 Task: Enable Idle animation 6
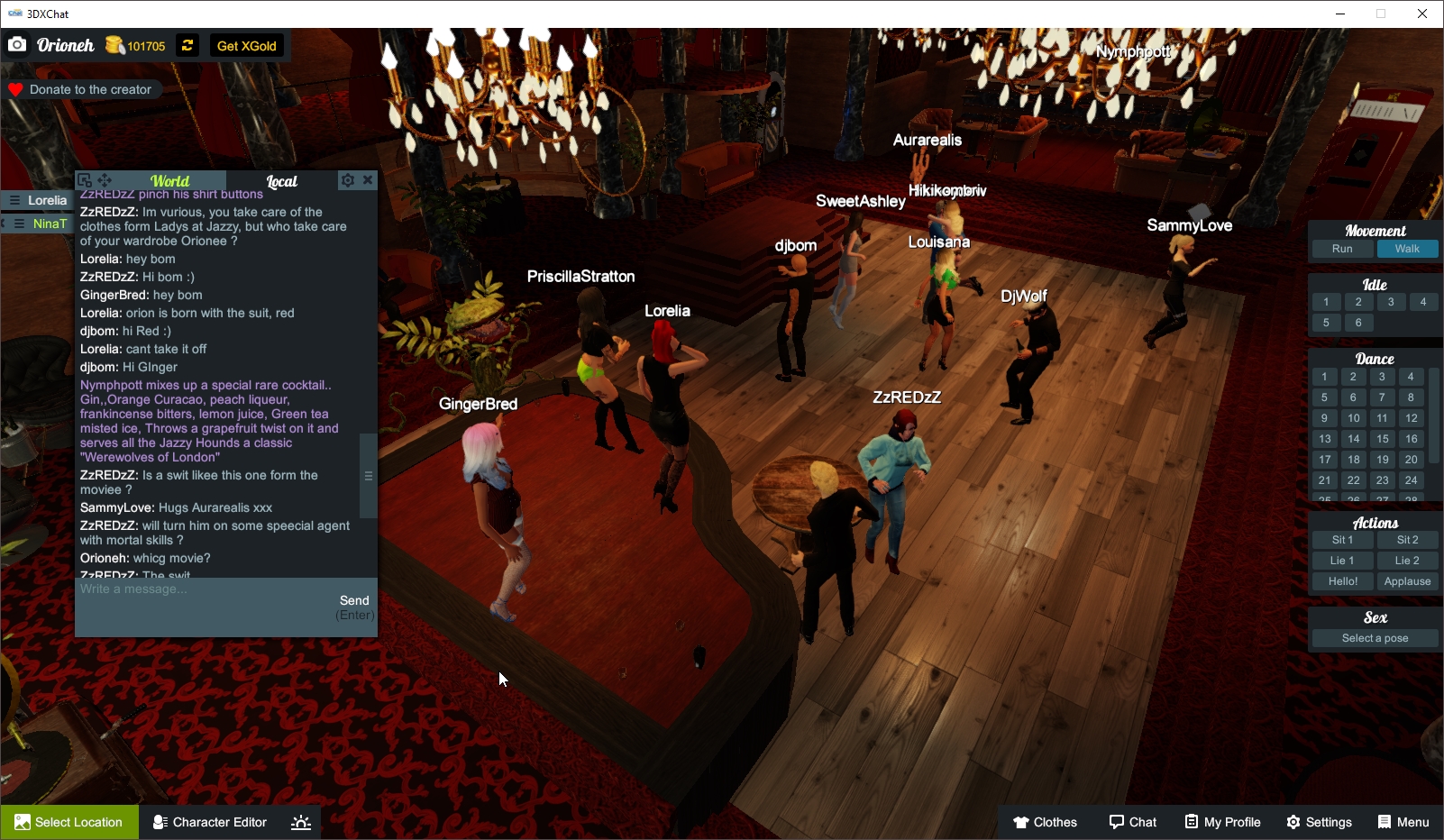[1358, 322]
